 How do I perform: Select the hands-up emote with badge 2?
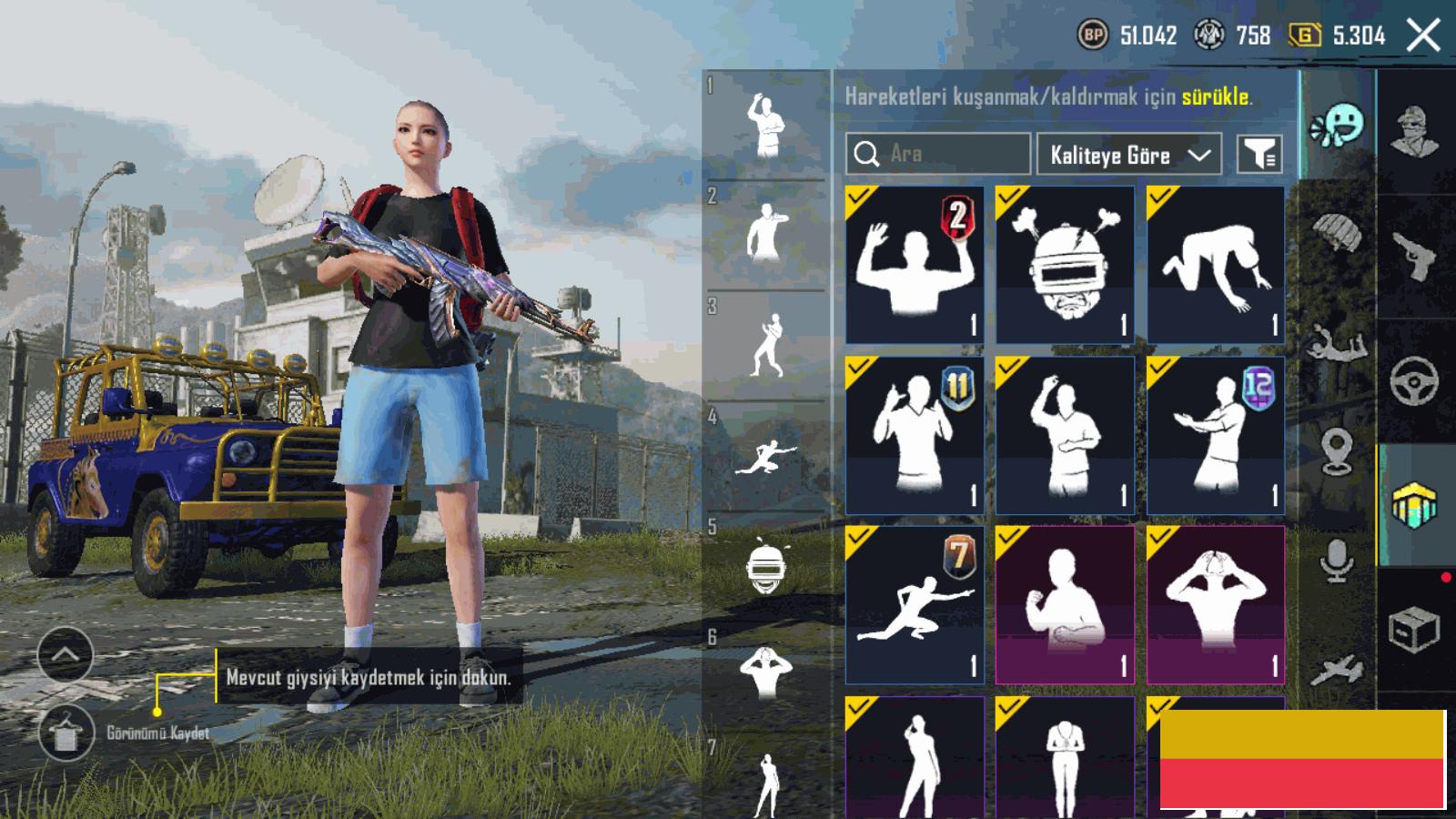click(914, 265)
